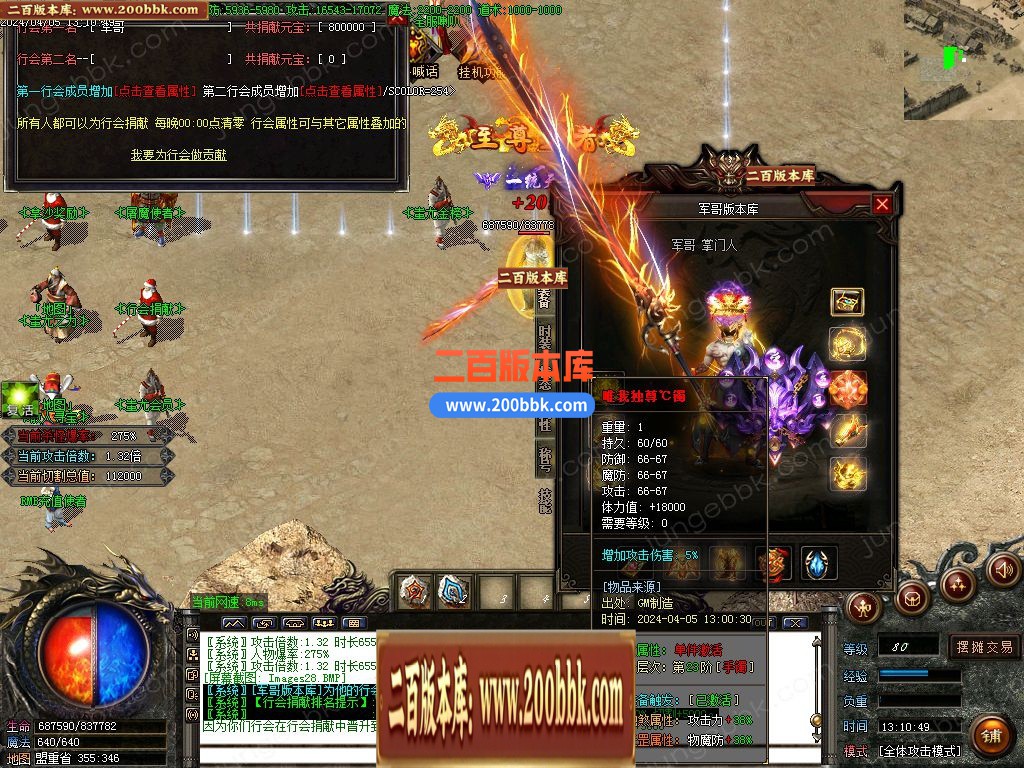The image size is (1024, 768).
Task: Click the 喊话 shout button
Action: click(425, 72)
